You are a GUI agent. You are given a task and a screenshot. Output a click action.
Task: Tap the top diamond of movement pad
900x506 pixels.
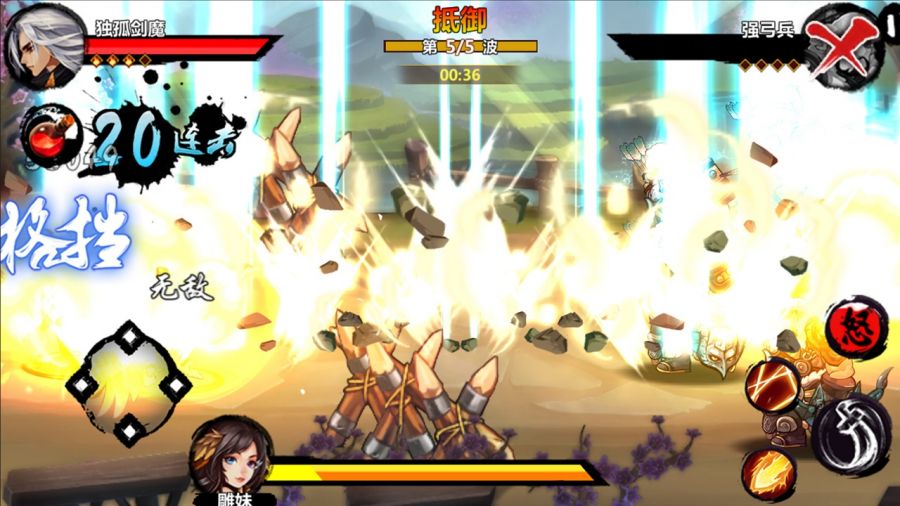click(x=129, y=337)
